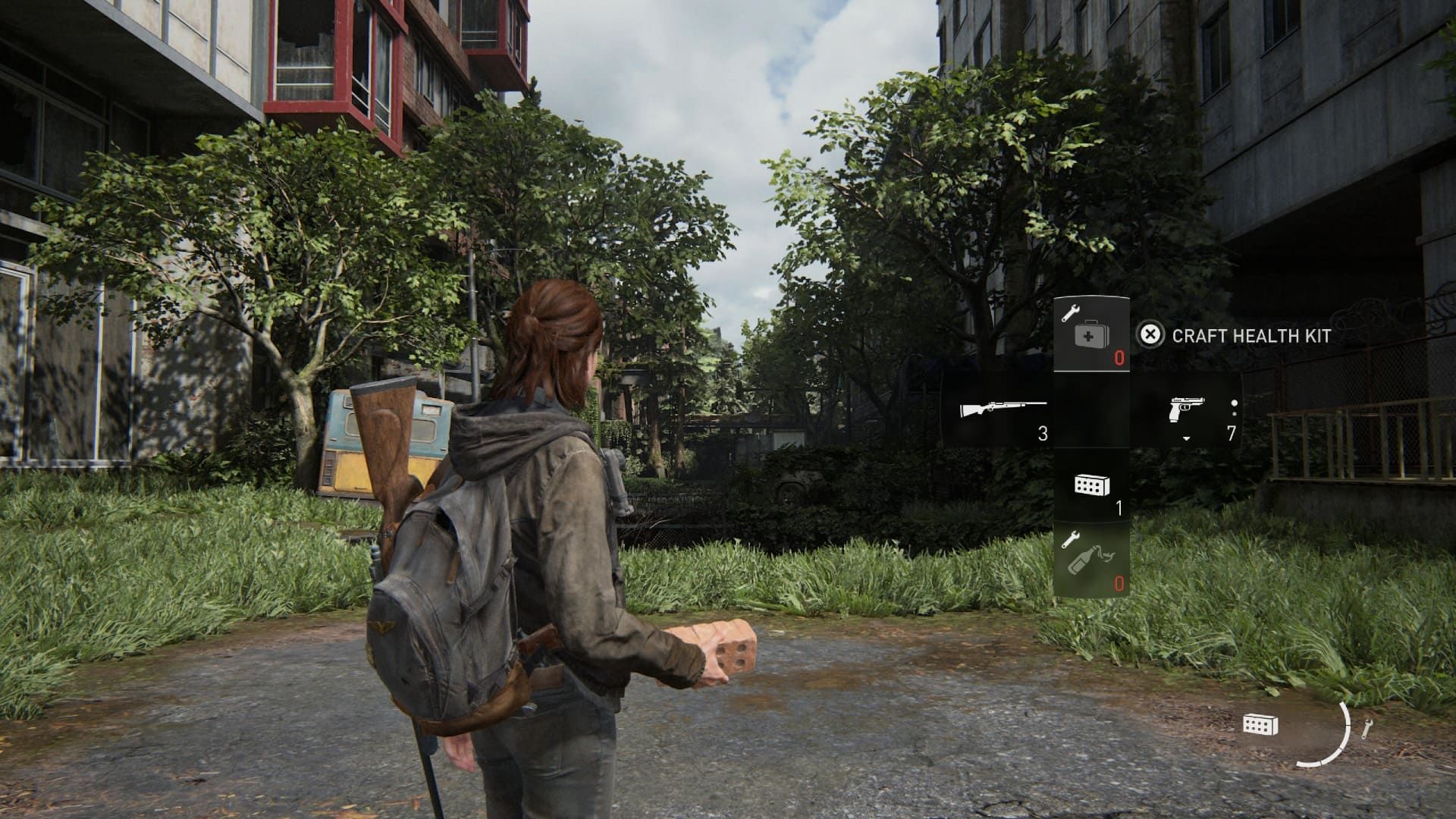Select the bolt-action rifle icon
Image resolution: width=1456 pixels, height=819 pixels.
coord(1003,409)
